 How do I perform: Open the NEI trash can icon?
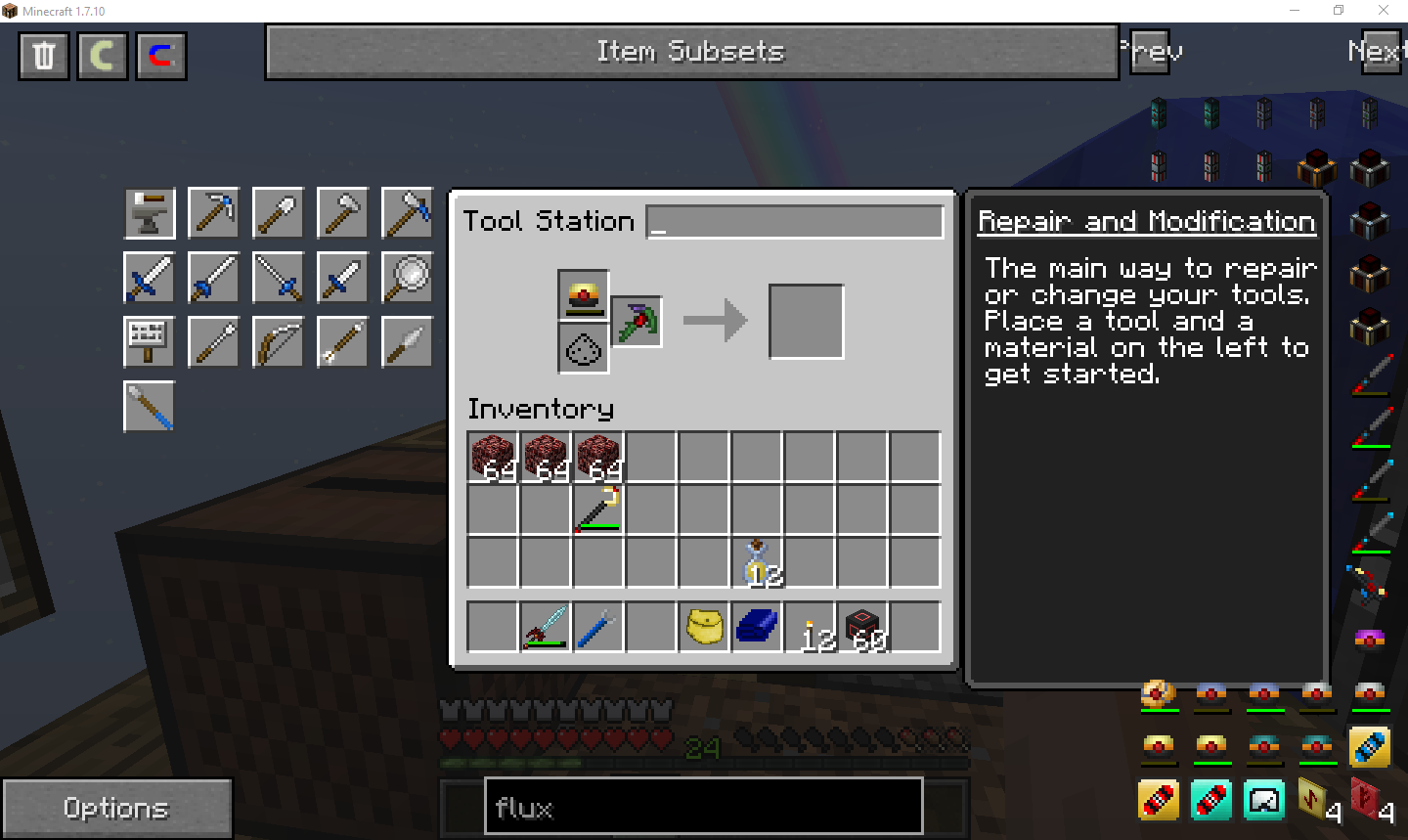[43, 56]
